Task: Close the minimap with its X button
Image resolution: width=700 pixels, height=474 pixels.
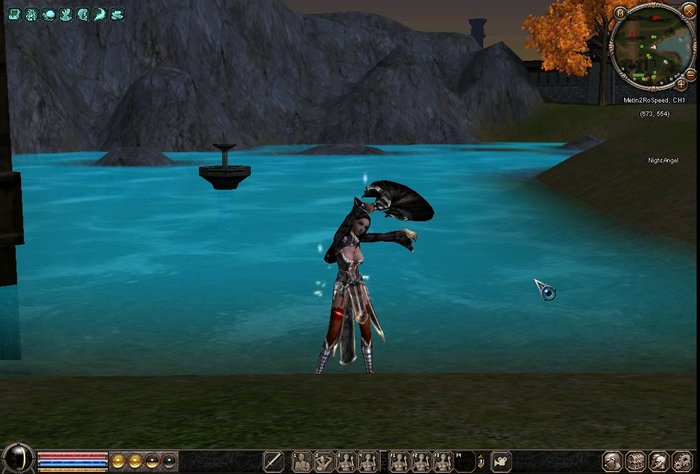Action: [x=691, y=11]
